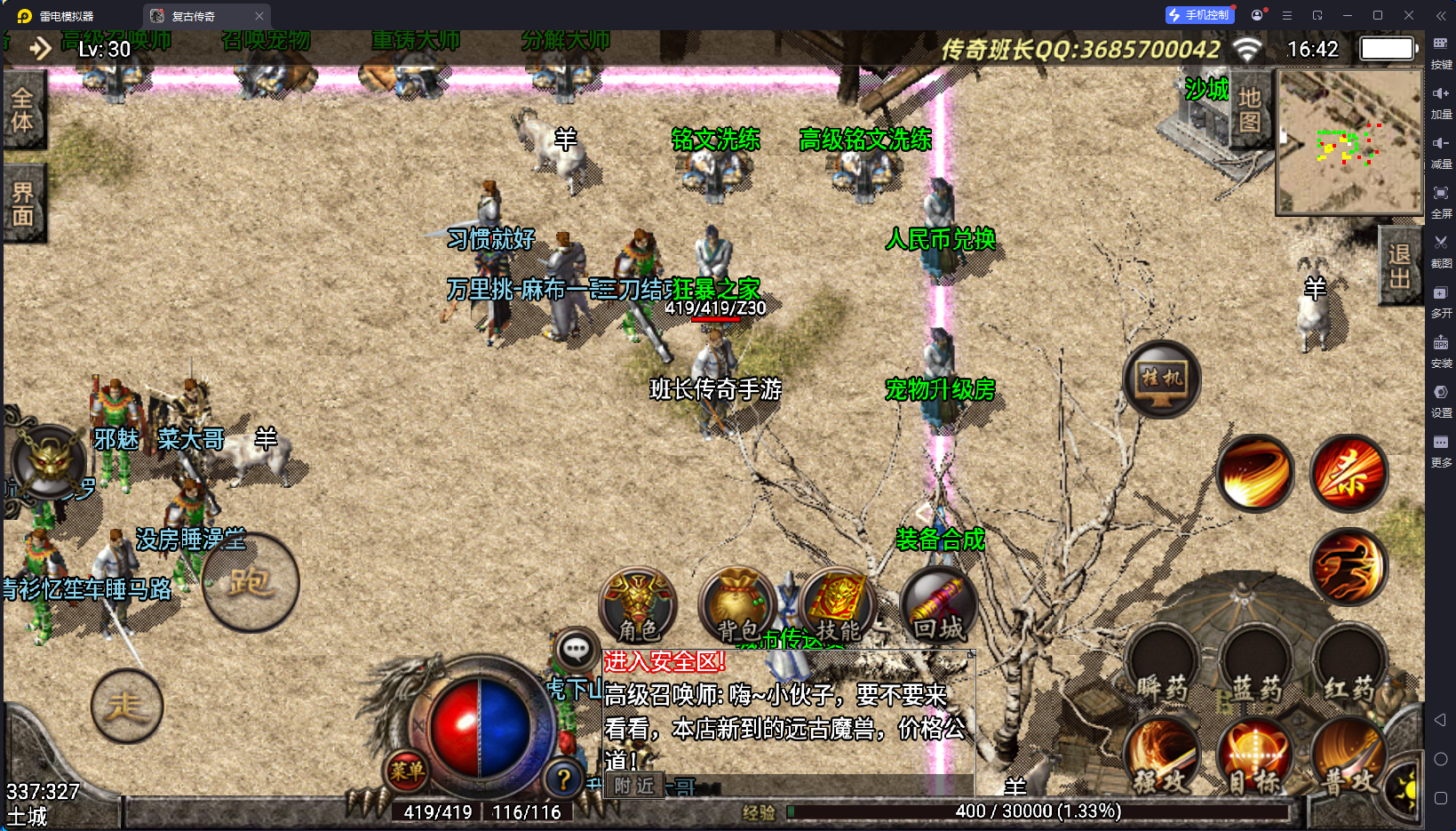The image size is (1456, 831).
Task: Open the 地图 map button
Action: (x=1250, y=110)
